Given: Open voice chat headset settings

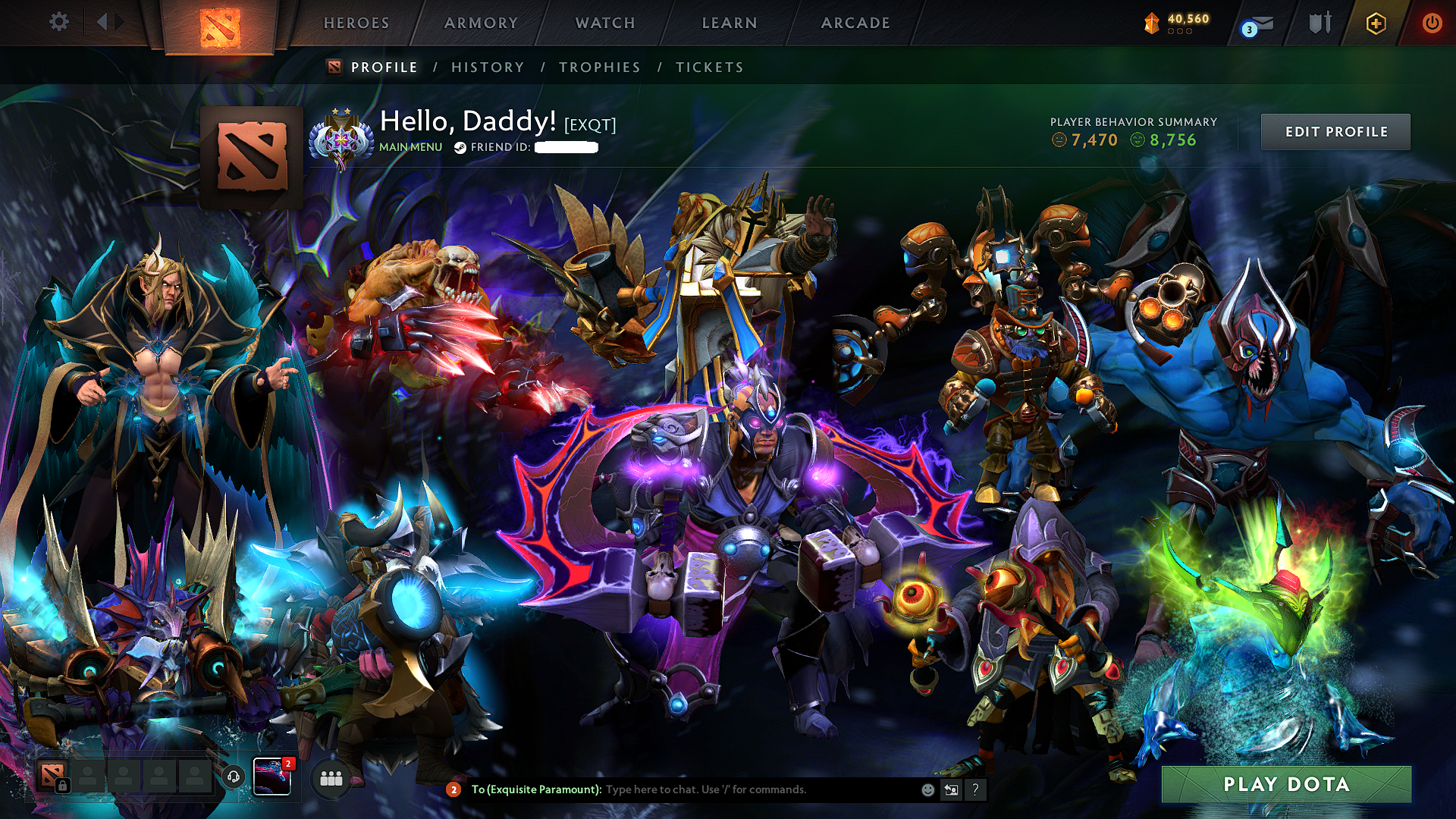Looking at the screenshot, I should coord(234,778).
